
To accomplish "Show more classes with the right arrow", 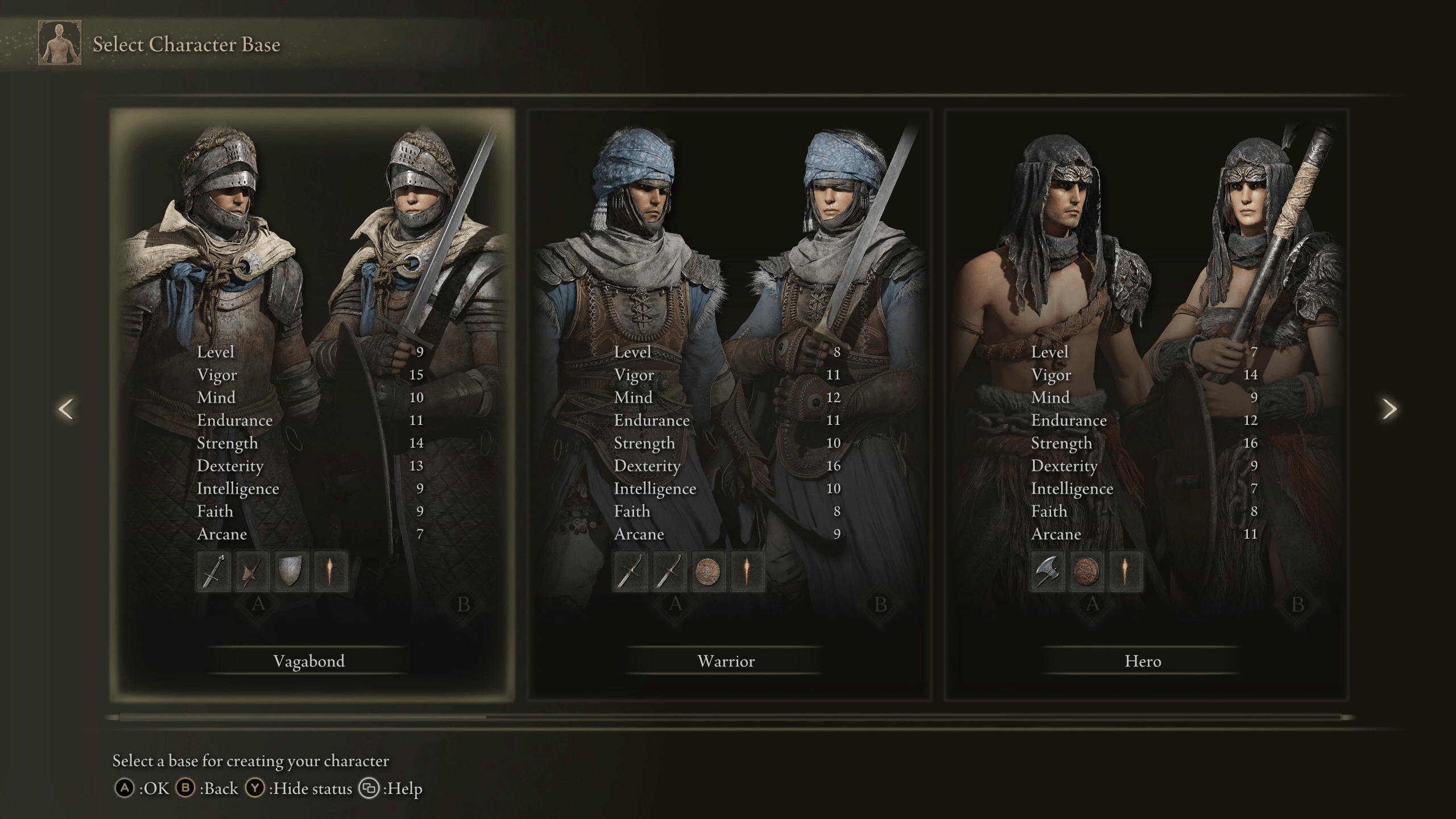I will point(1389,409).
